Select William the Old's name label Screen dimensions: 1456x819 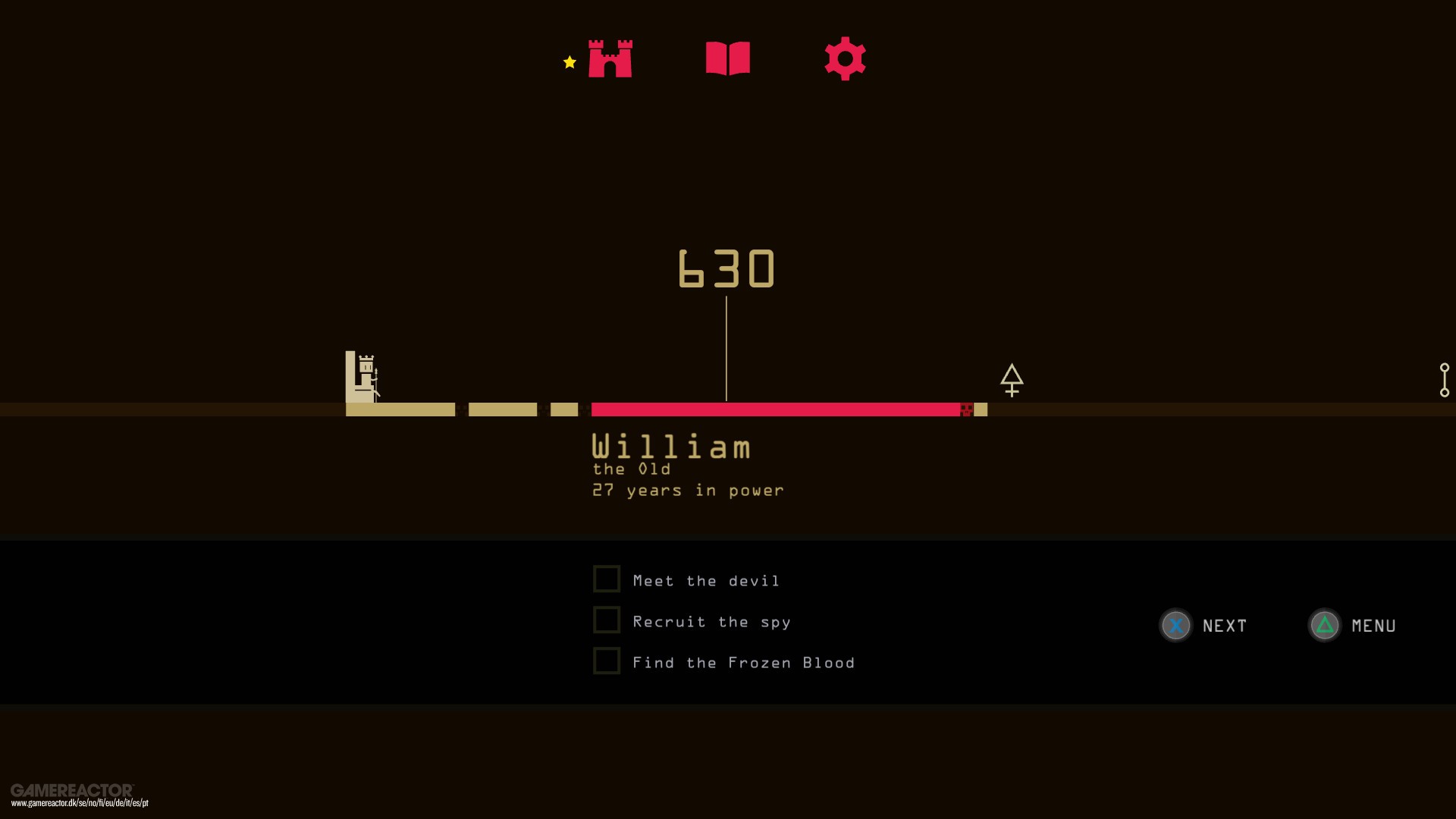click(670, 447)
